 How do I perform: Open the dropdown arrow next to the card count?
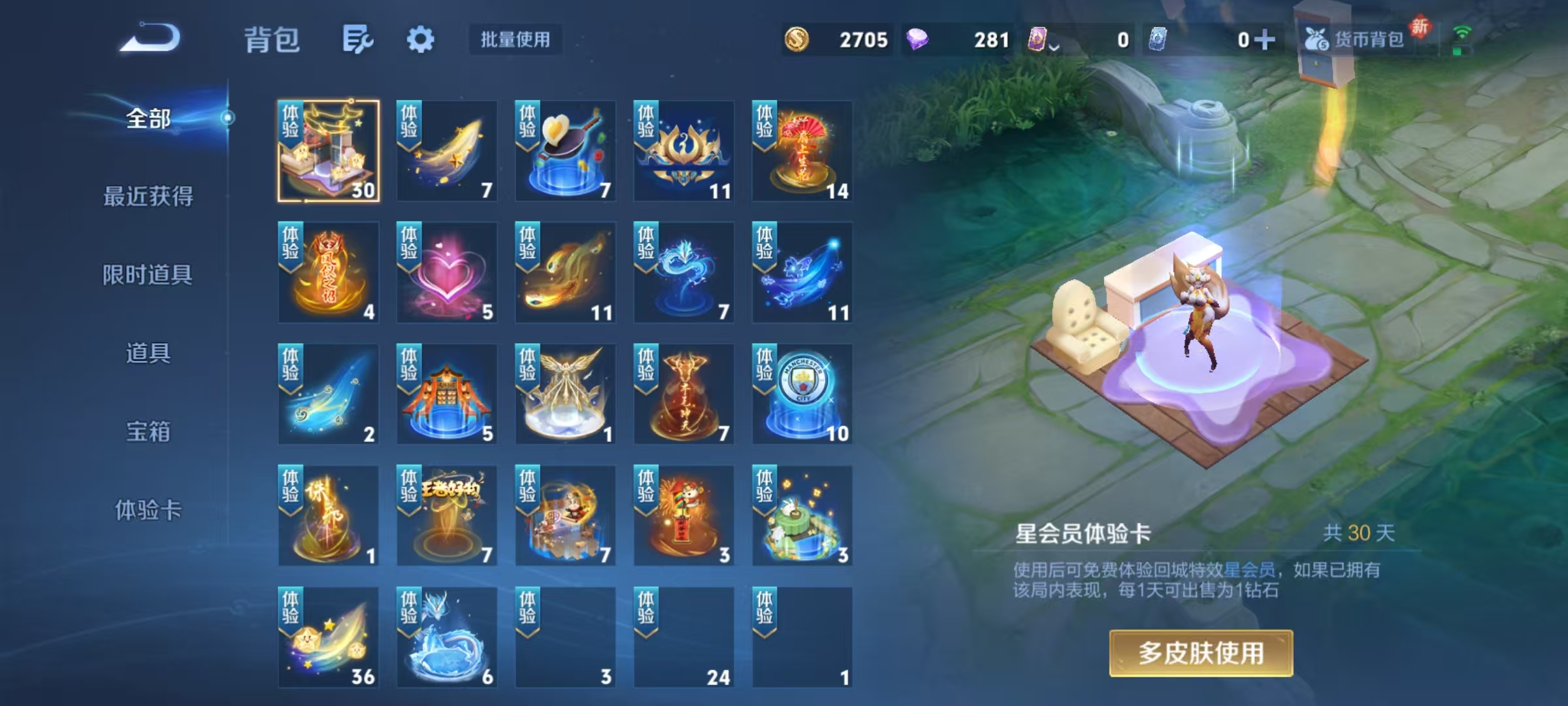coord(1053,44)
